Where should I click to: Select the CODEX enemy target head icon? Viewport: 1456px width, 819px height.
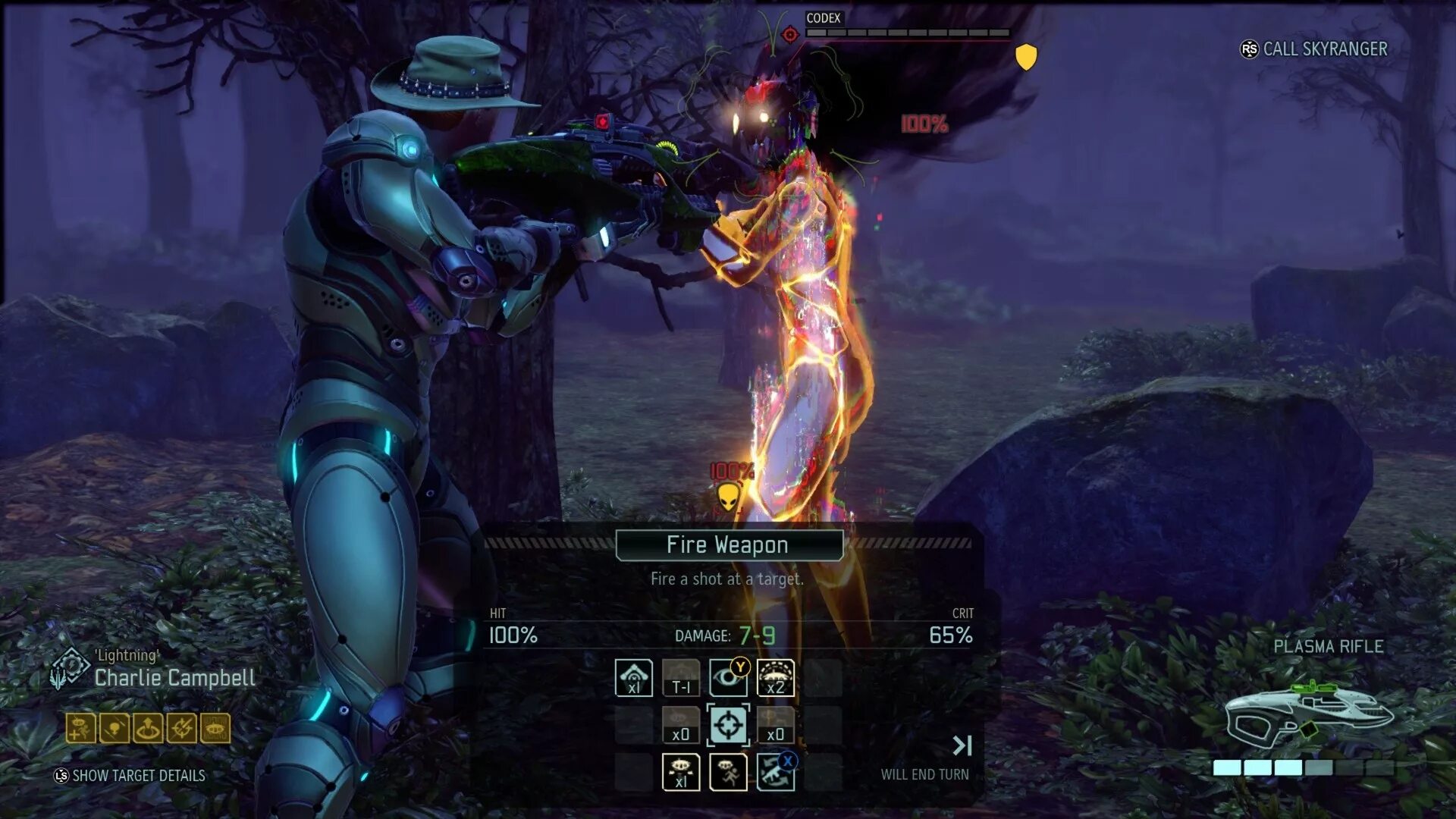[790, 35]
